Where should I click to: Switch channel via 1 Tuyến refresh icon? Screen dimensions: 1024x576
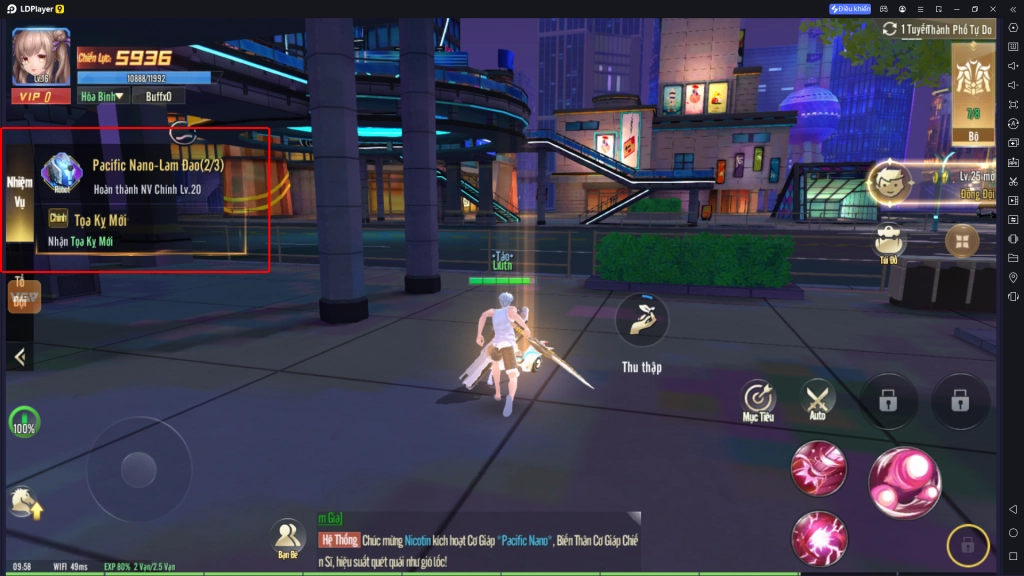(889, 29)
